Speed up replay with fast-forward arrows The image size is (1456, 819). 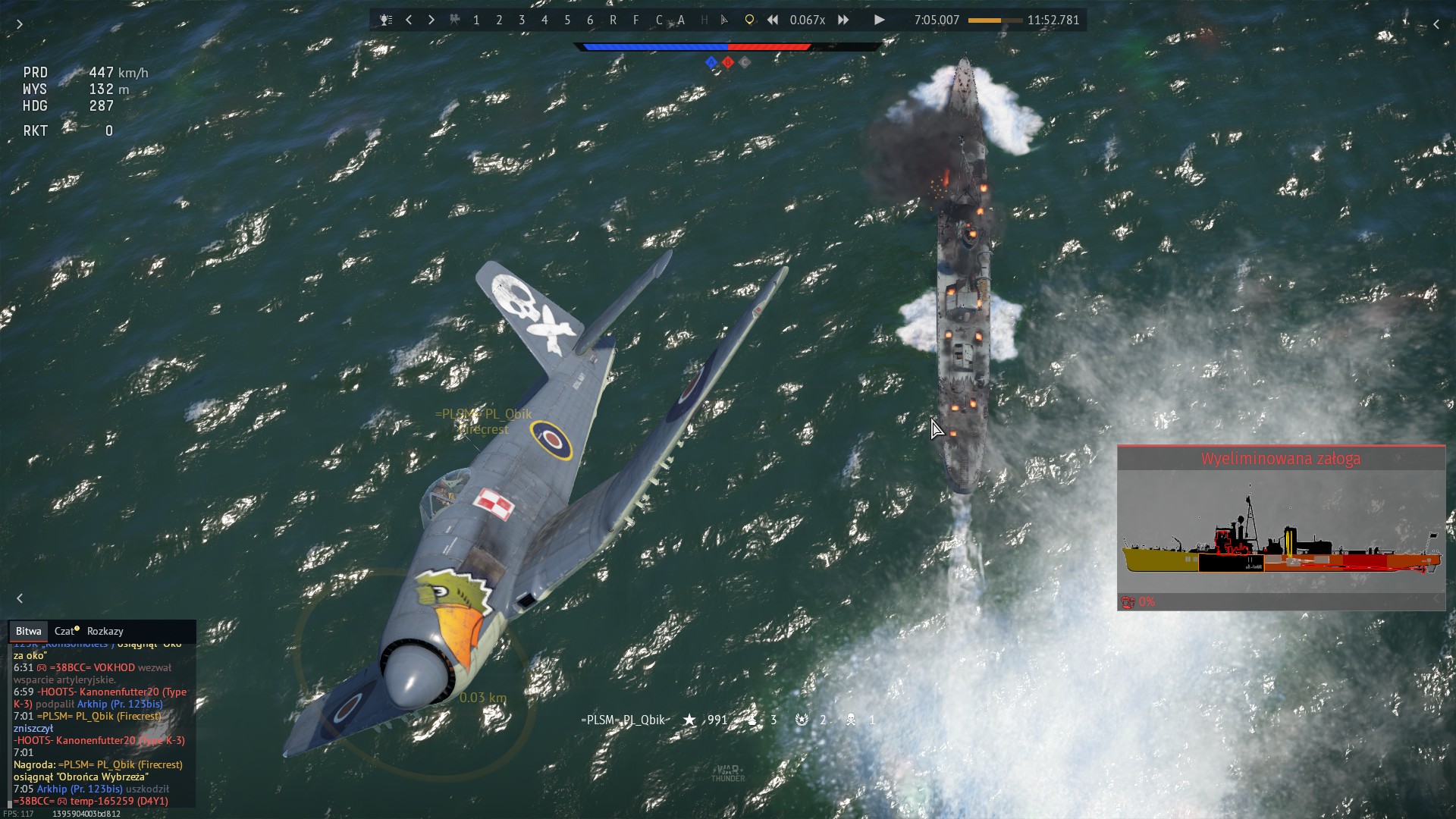843,20
